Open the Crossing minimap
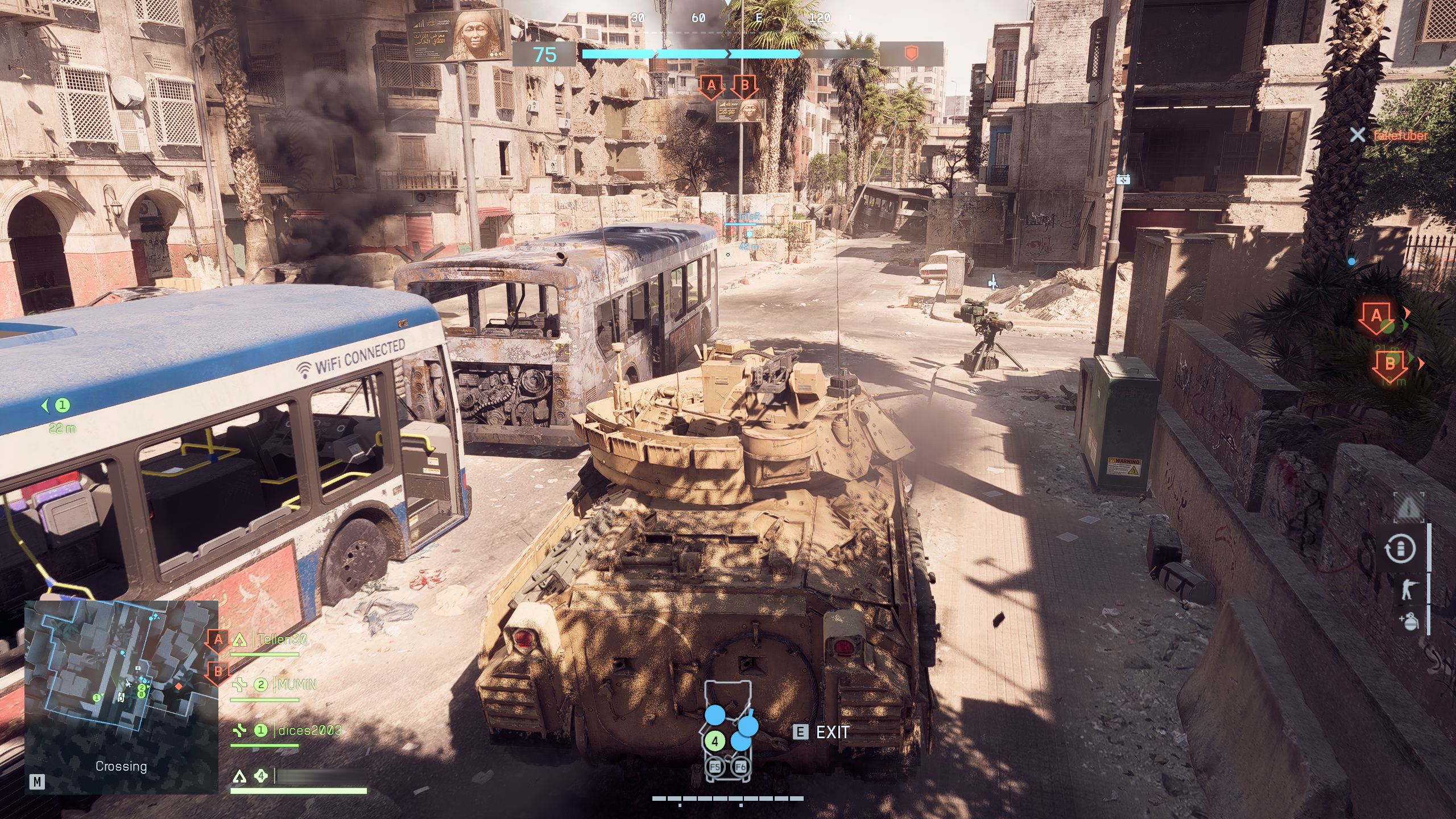1456x819 pixels. [121, 696]
